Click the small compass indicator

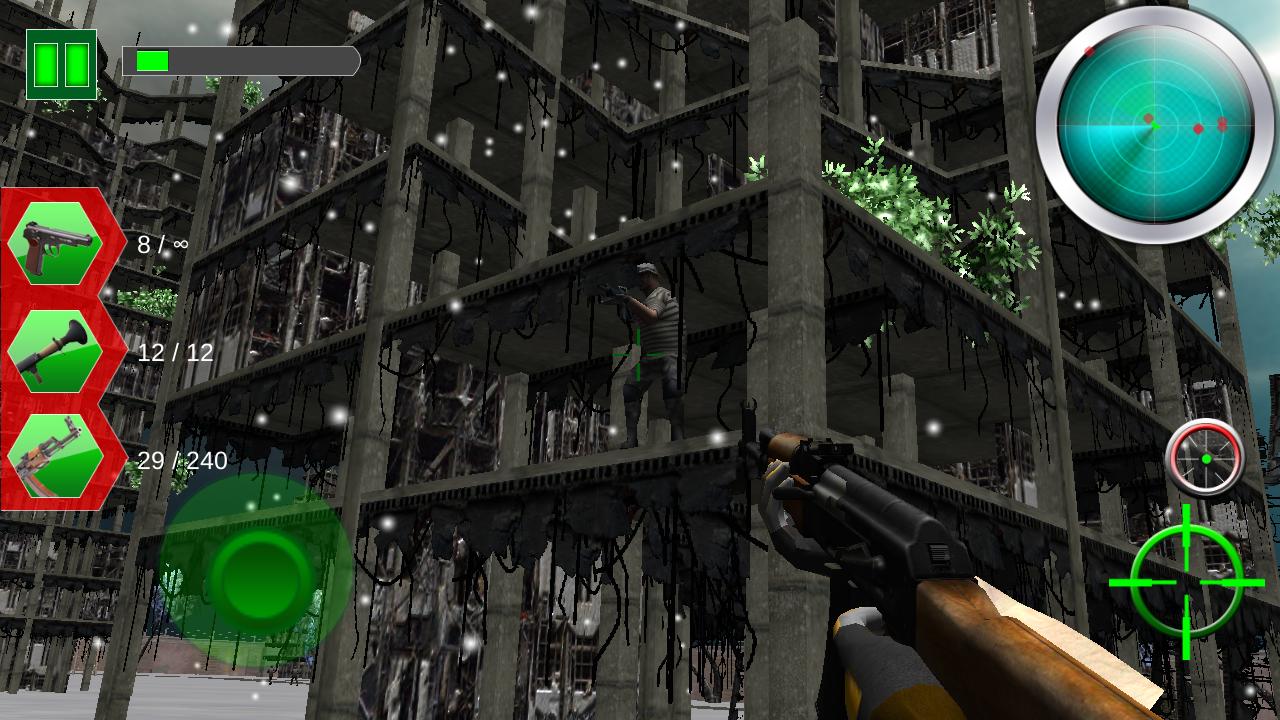pos(1208,461)
